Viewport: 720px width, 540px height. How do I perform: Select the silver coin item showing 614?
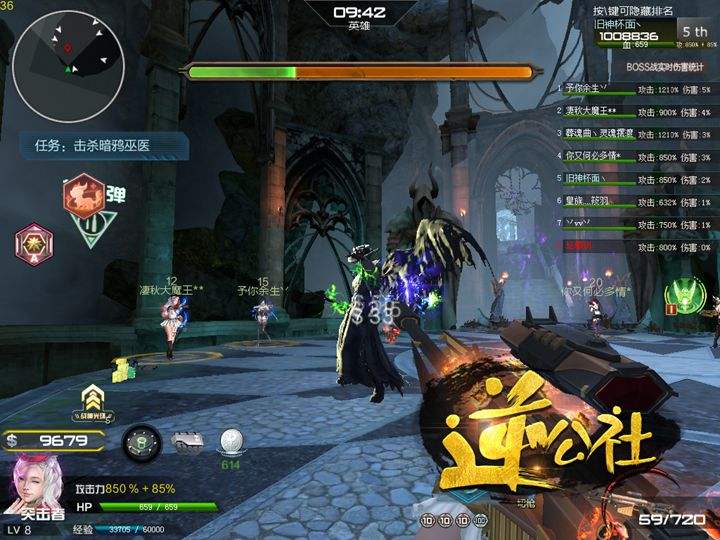pos(233,441)
